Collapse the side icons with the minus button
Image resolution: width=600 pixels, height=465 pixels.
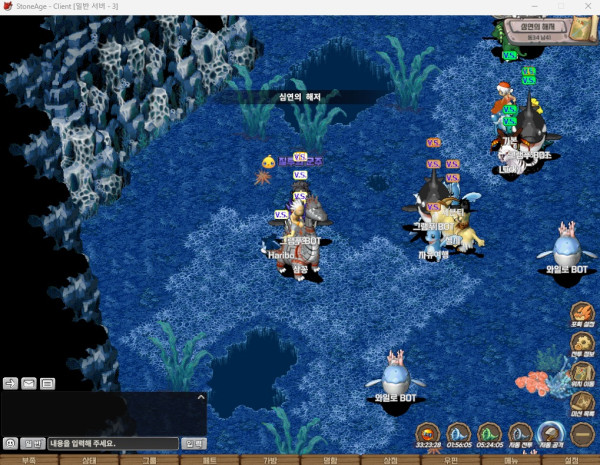tap(582, 433)
